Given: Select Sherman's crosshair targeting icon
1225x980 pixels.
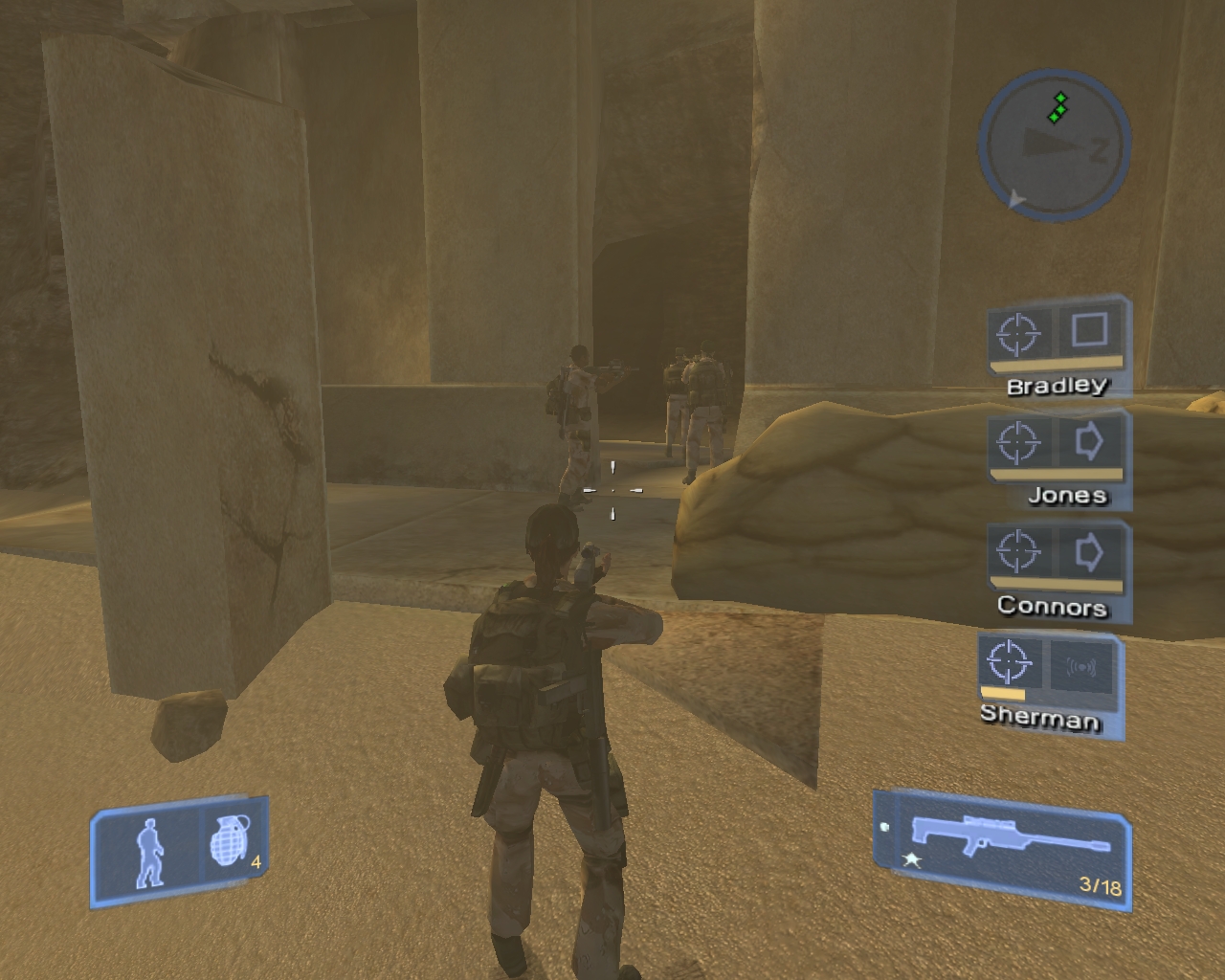Looking at the screenshot, I should 1010,661.
